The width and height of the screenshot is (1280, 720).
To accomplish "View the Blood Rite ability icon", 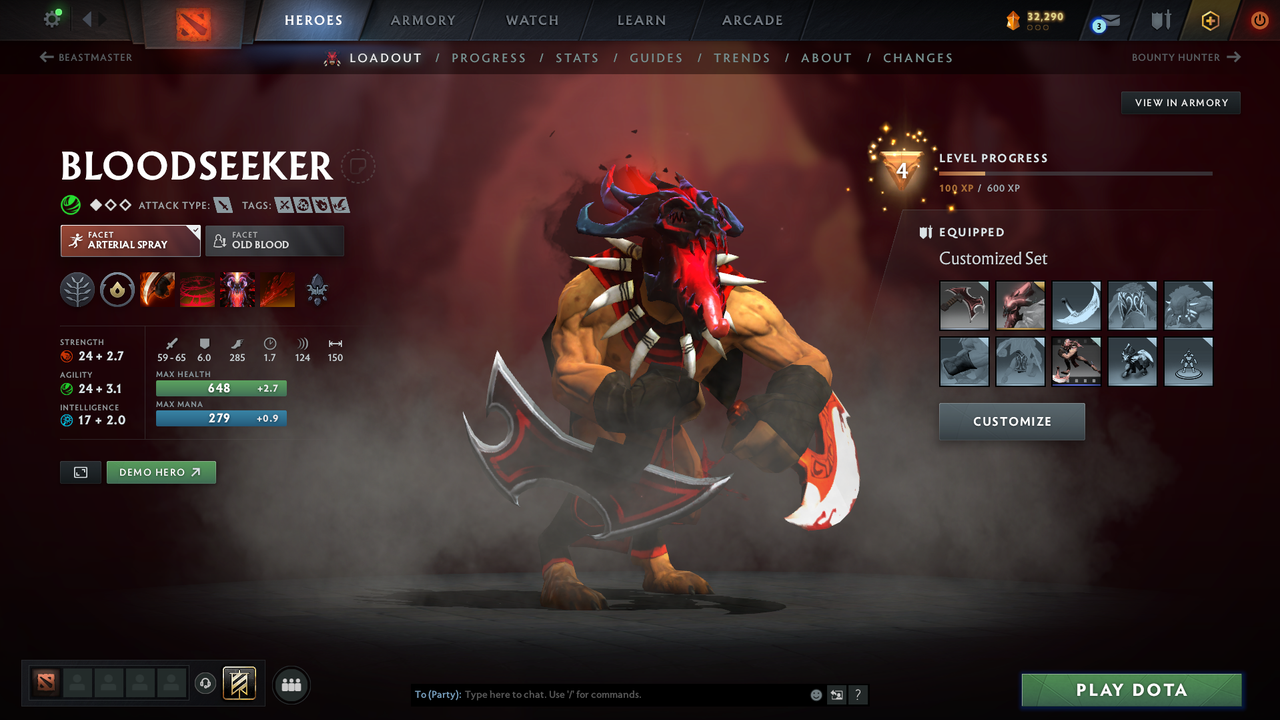I will point(196,290).
